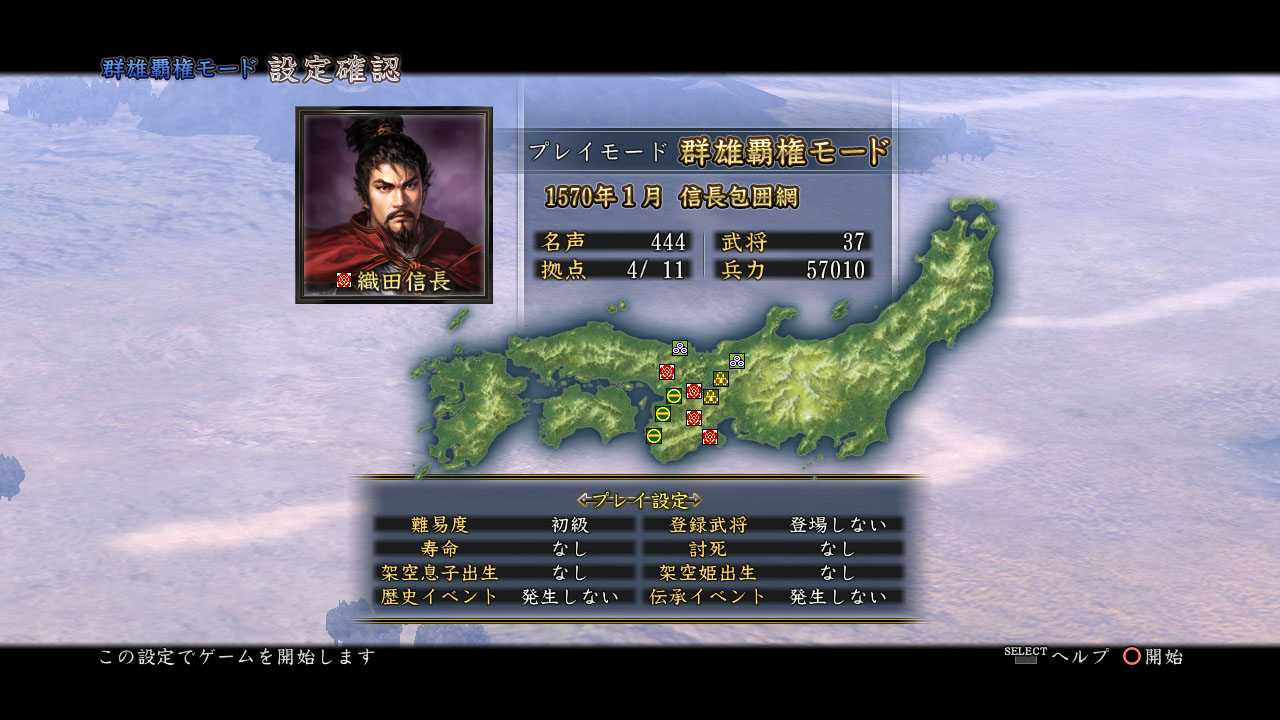Select the 架空姫出生 setting row
Screen dimensions: 1280x720
pos(772,572)
